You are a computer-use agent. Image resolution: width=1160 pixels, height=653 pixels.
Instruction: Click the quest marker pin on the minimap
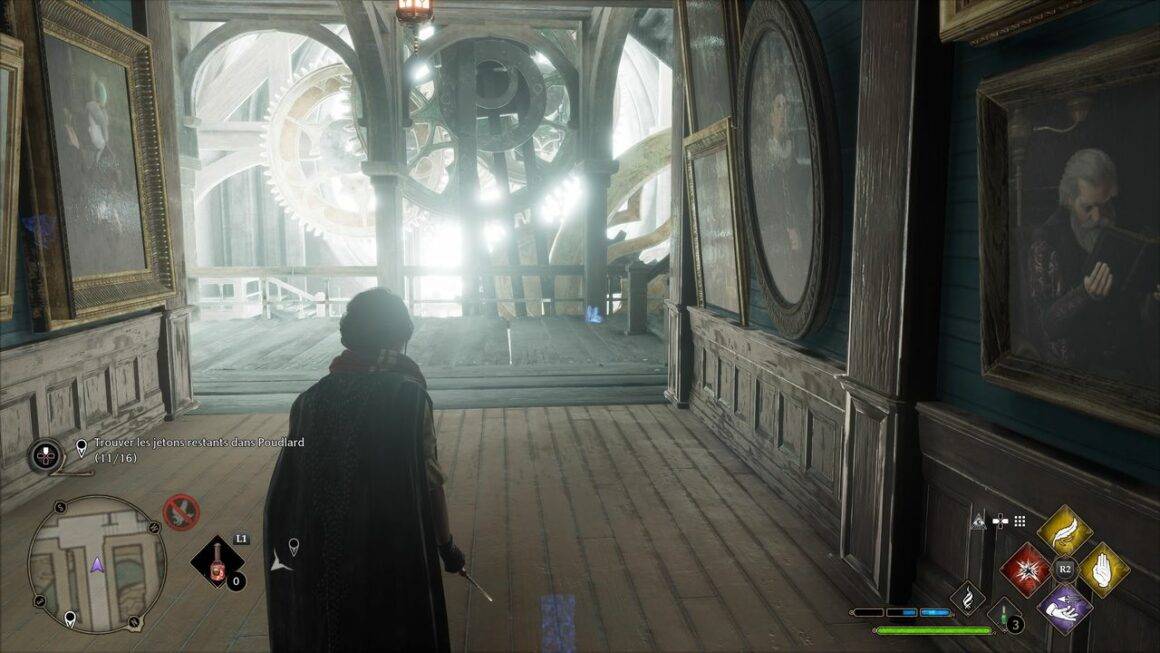point(69,620)
